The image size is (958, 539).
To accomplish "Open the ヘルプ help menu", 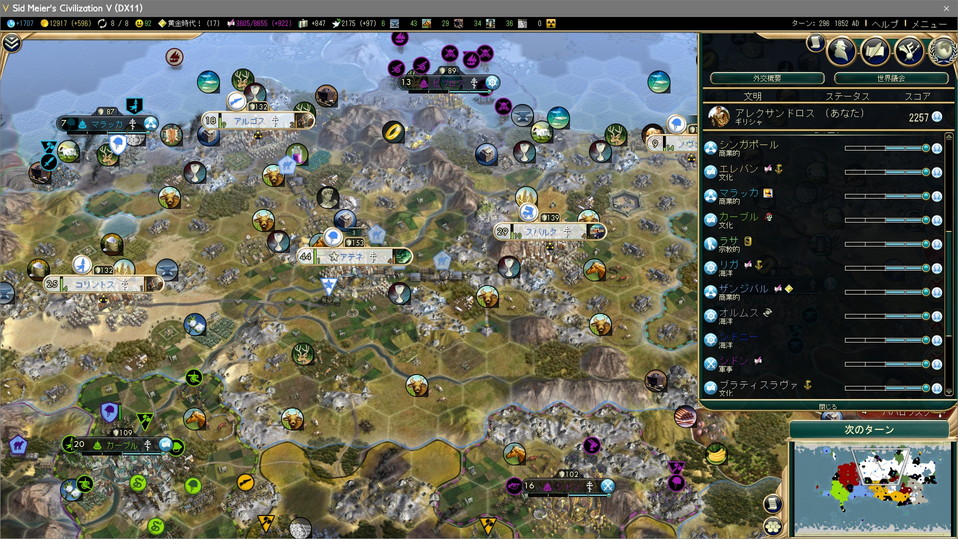I will coord(884,23).
